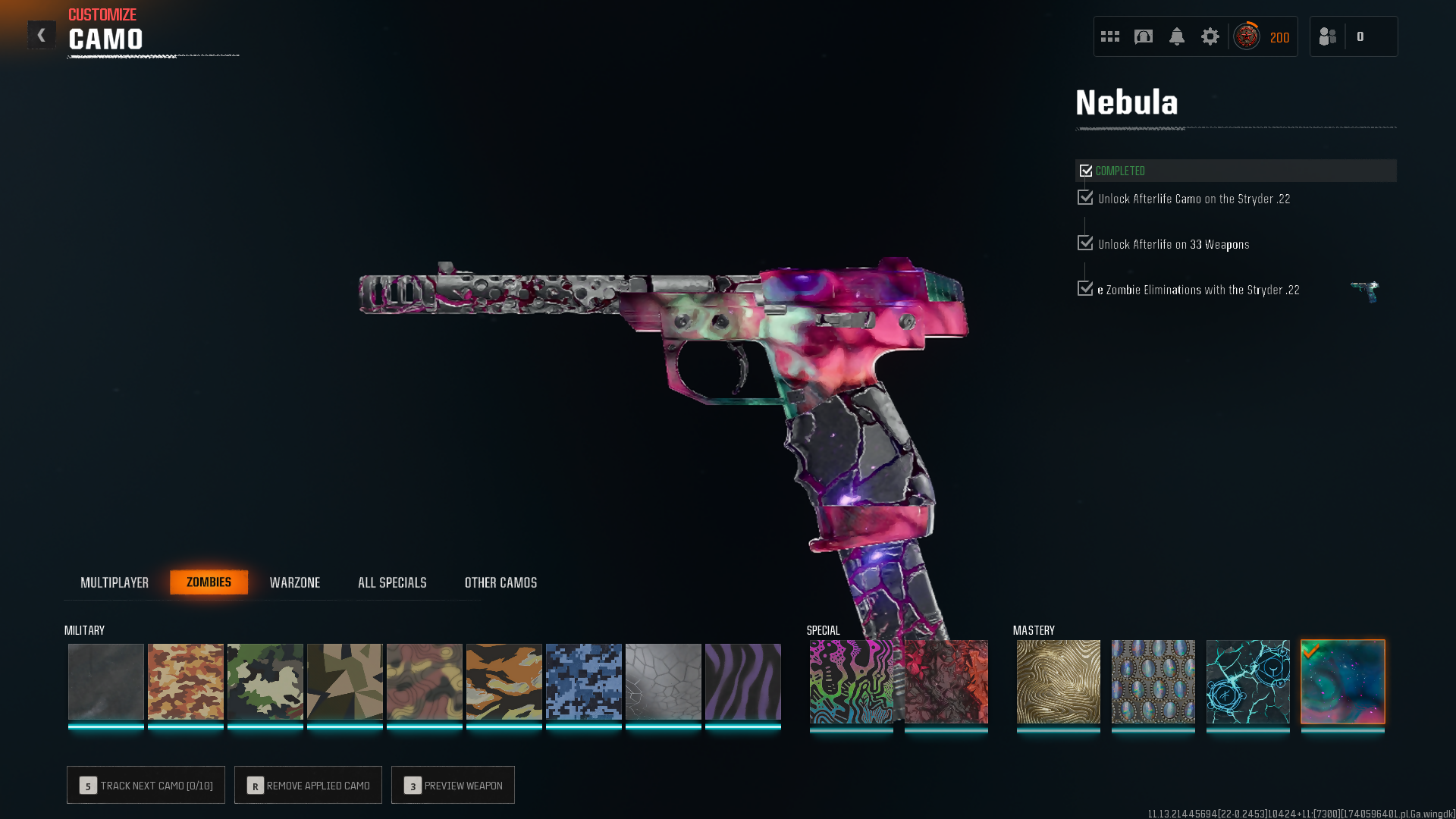This screenshot has height=819, width=1456.
Task: Select the psychedelic neon special camo
Action: (852, 681)
